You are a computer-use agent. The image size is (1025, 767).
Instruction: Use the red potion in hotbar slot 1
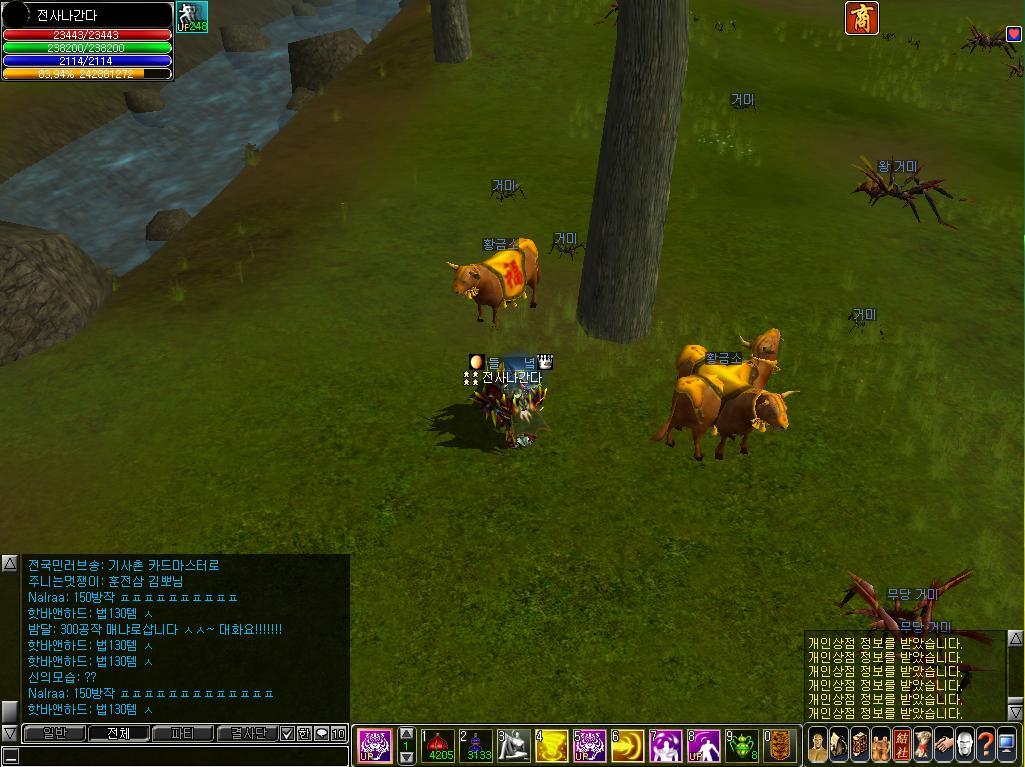click(x=438, y=746)
